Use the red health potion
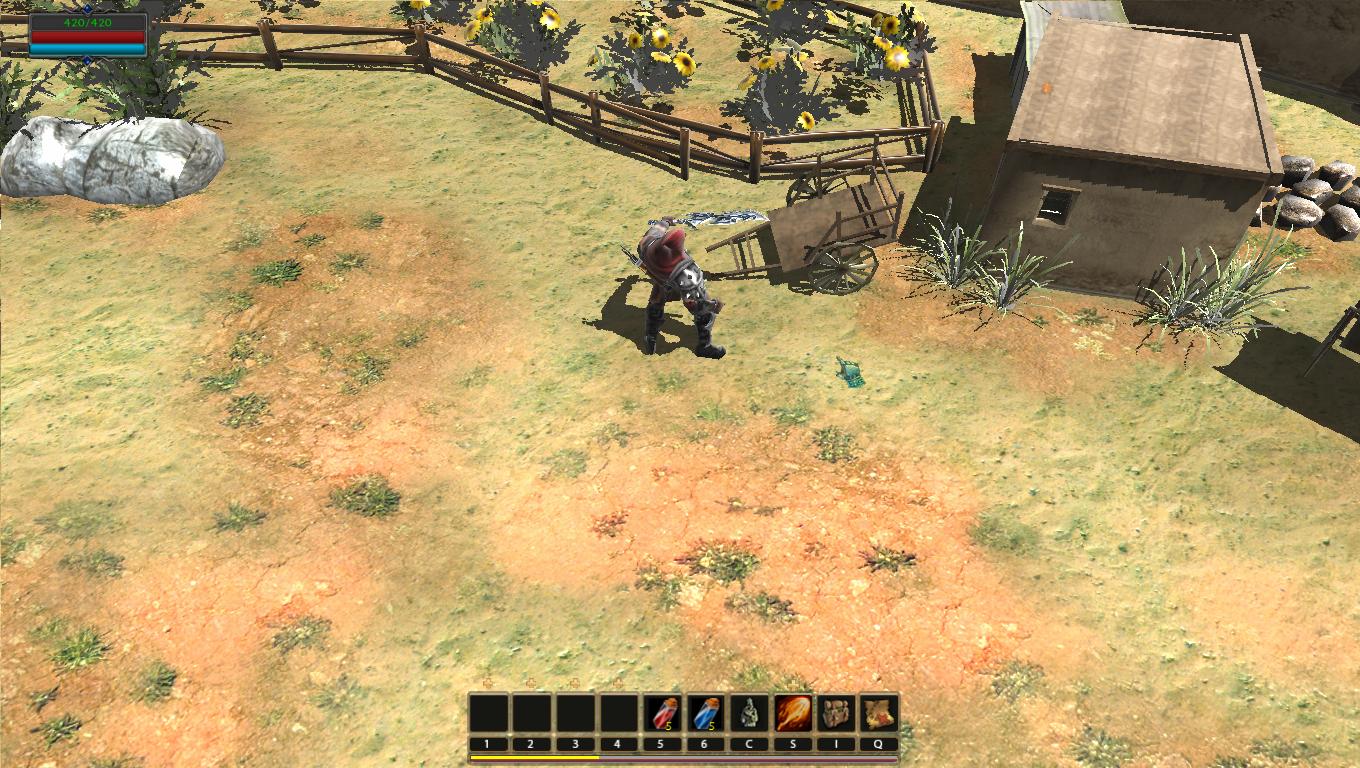The width and height of the screenshot is (1360, 768). (662, 714)
